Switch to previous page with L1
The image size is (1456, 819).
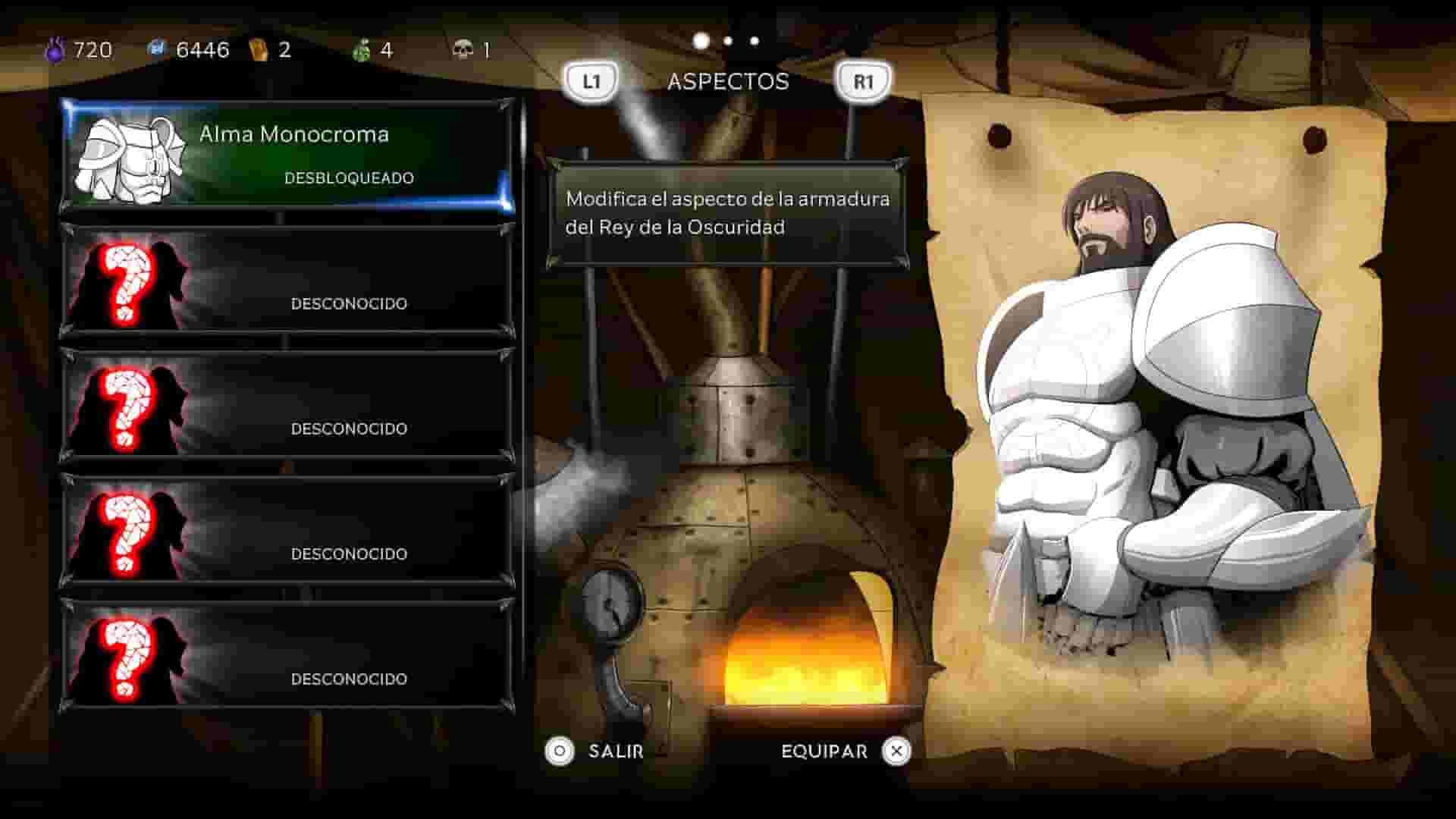click(591, 78)
